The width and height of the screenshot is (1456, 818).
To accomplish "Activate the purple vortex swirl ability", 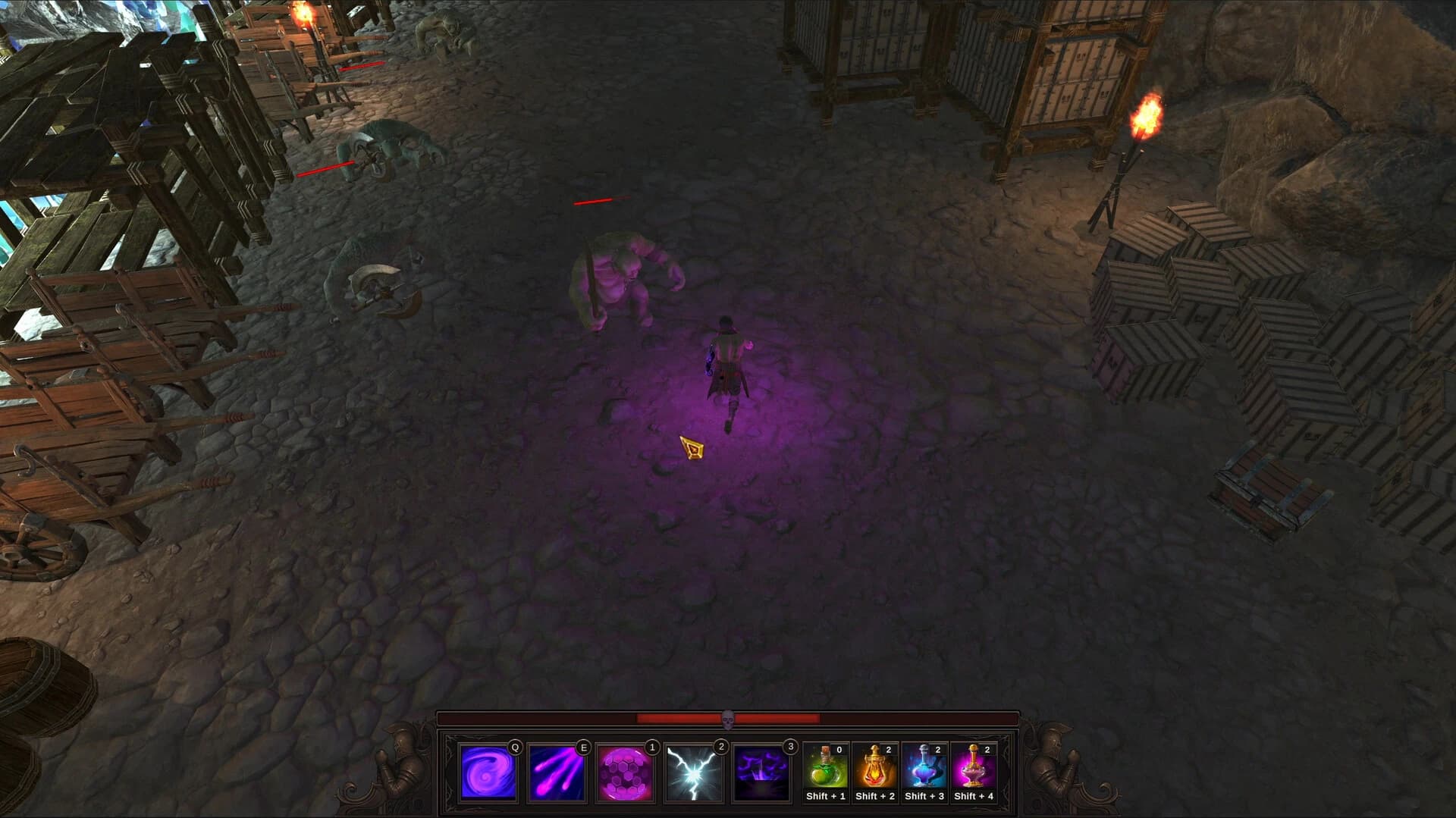I will [x=488, y=772].
